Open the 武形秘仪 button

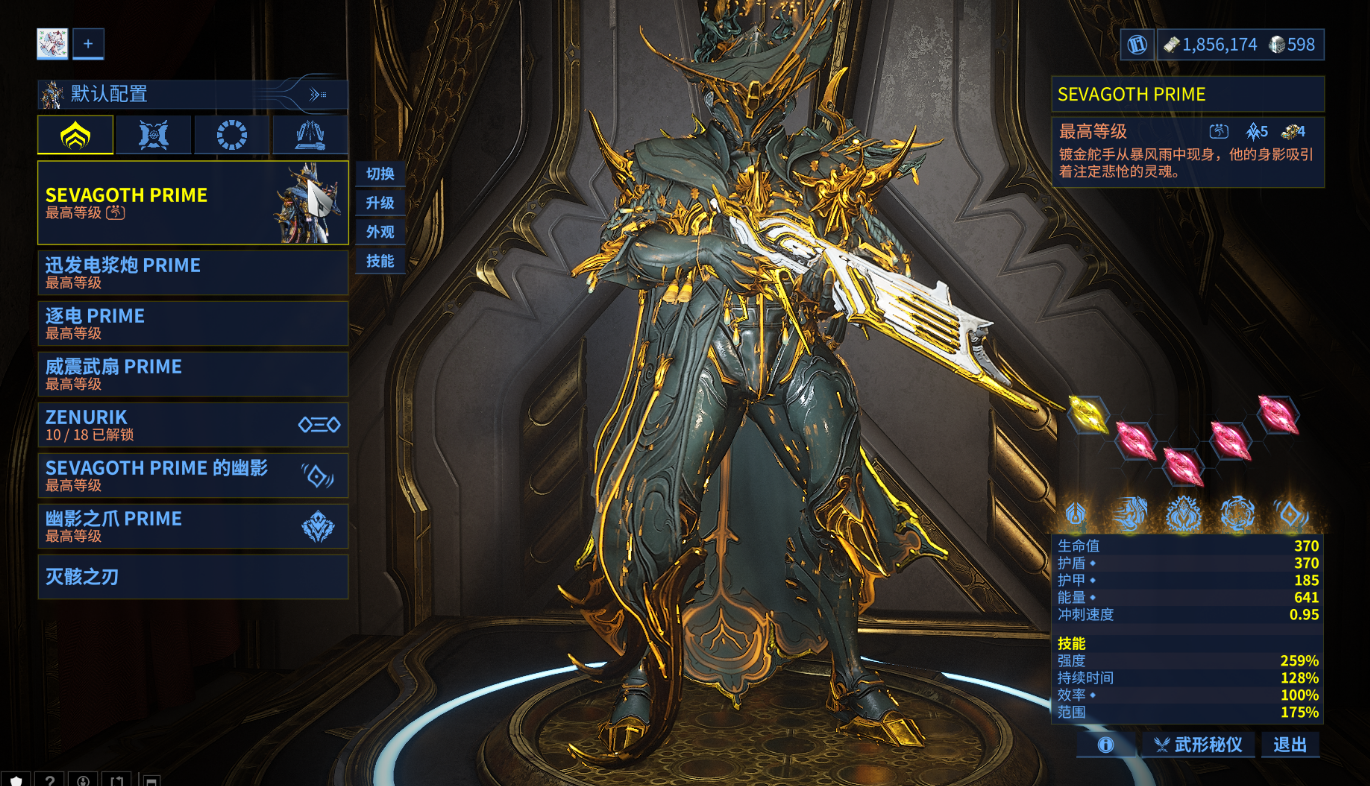[x=1197, y=745]
